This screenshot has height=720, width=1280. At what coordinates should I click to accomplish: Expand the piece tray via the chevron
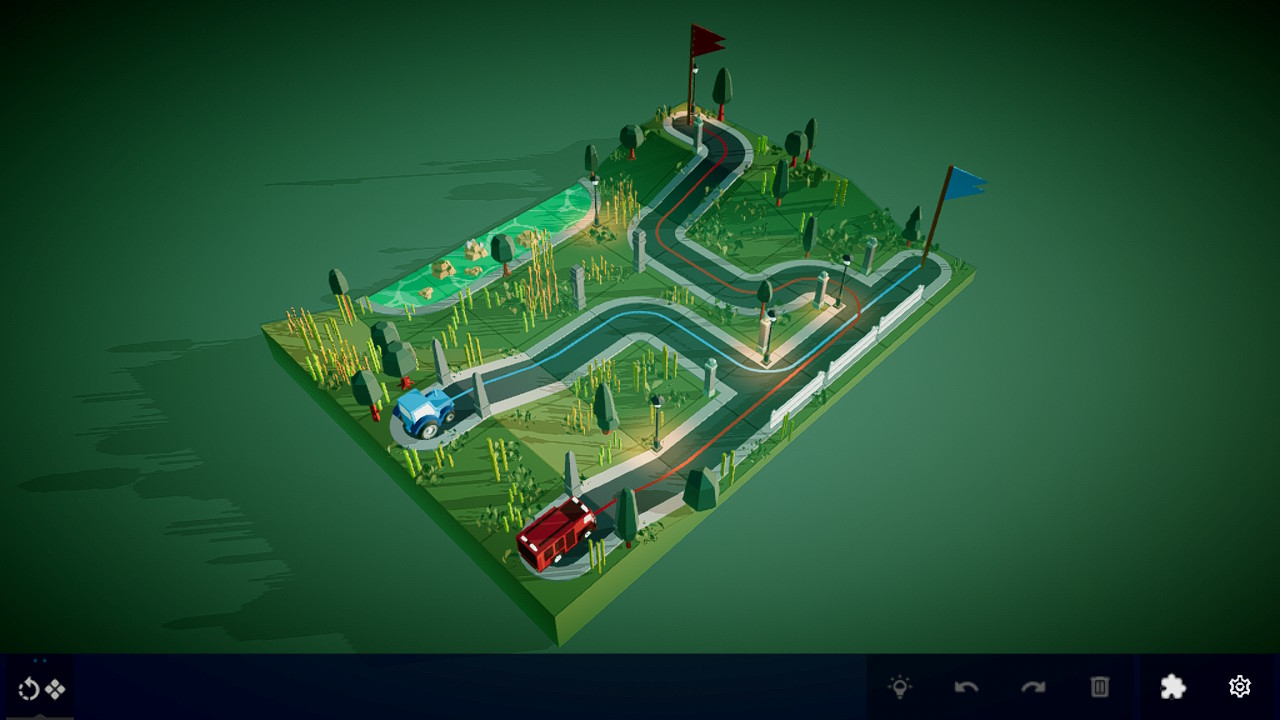coord(40,716)
